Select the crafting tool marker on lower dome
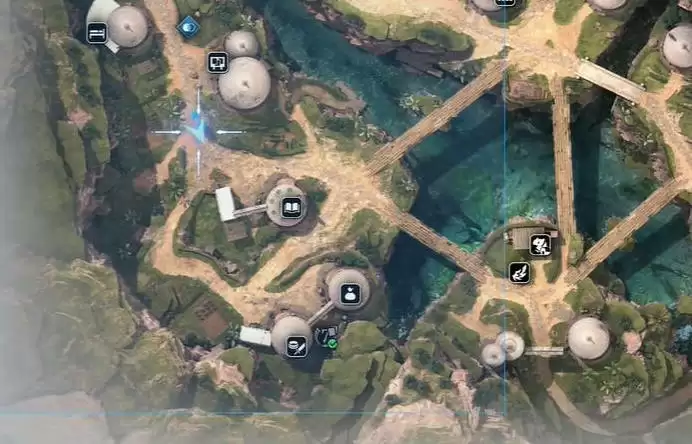The image size is (692, 444). [296, 347]
